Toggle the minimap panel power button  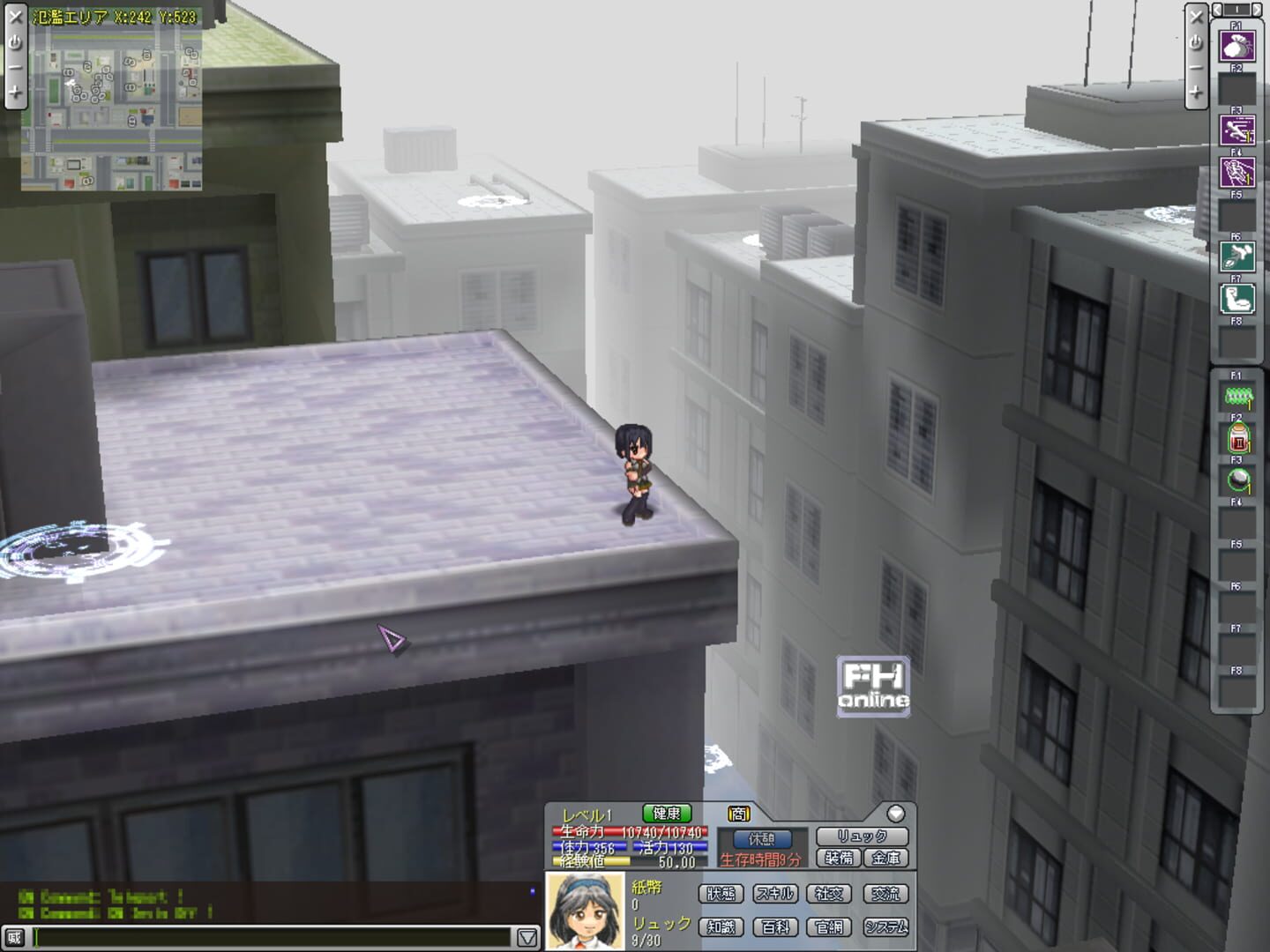14,40
